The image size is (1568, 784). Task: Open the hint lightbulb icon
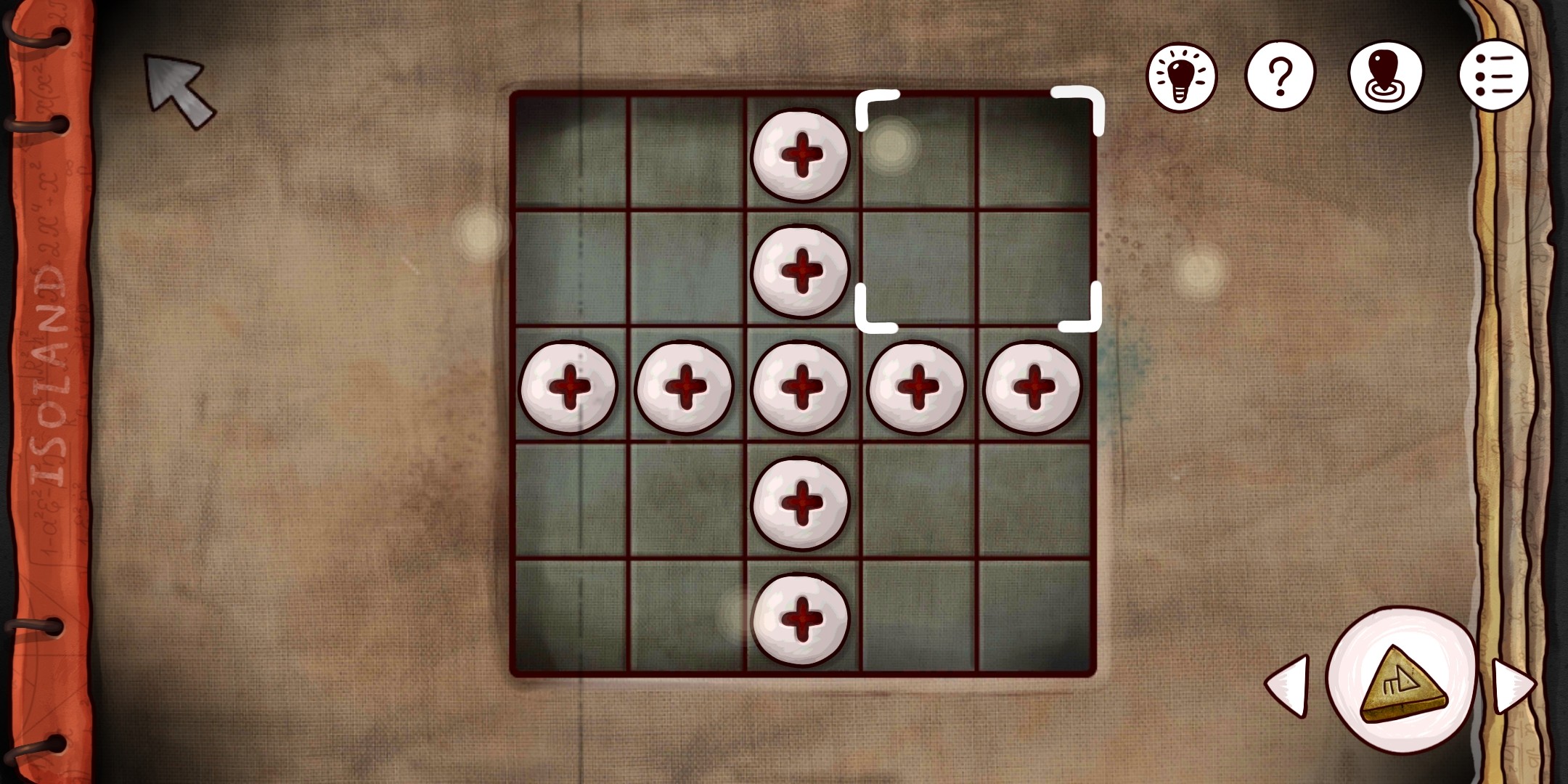coord(1183,75)
